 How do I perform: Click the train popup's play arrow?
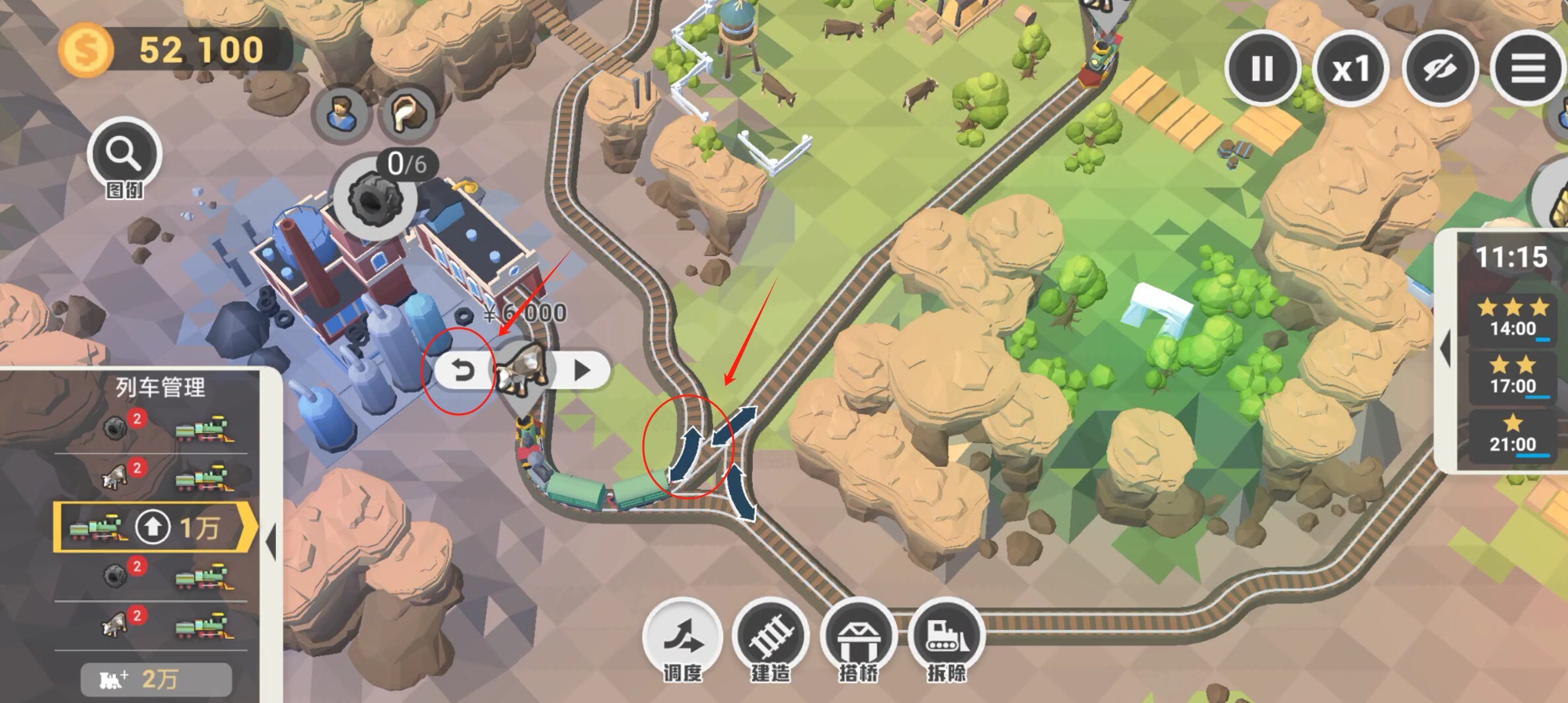click(581, 370)
